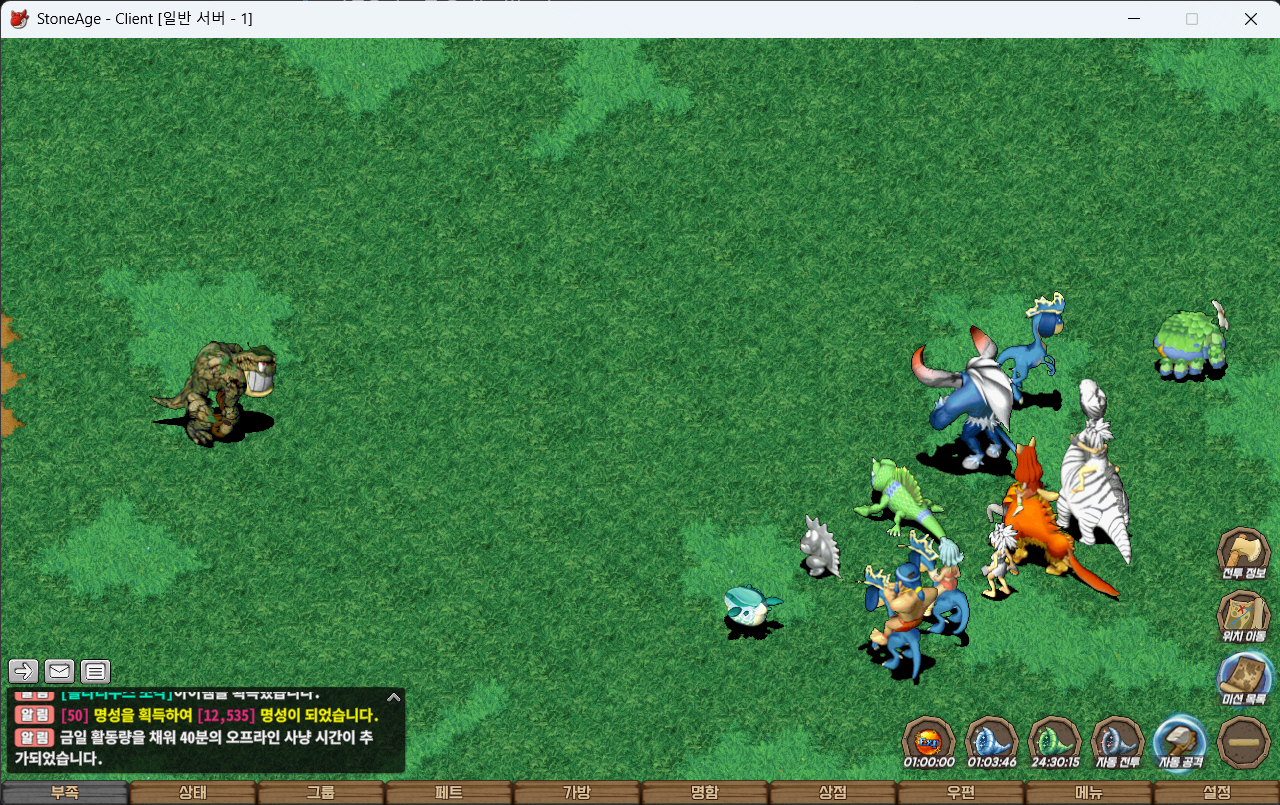Select the 그룹 (Group) menu button
The width and height of the screenshot is (1280, 805).
click(x=320, y=792)
